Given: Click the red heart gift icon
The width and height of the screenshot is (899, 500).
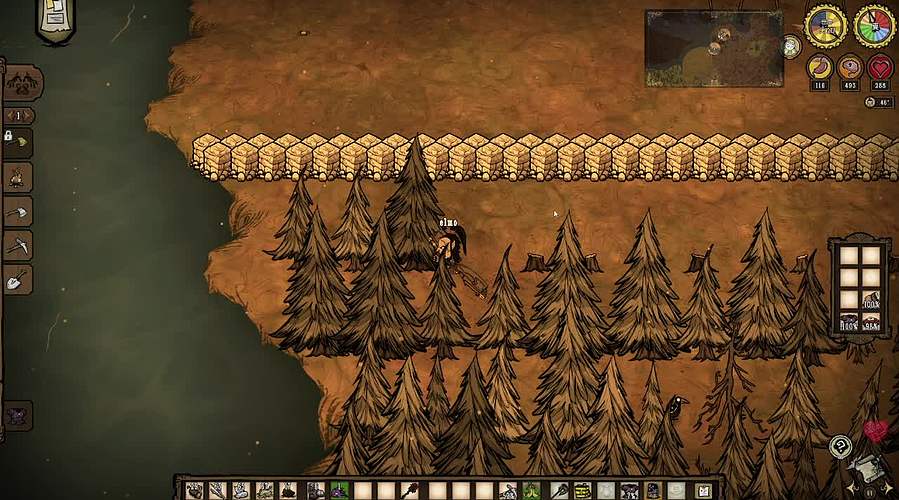Looking at the screenshot, I should pos(876,431).
